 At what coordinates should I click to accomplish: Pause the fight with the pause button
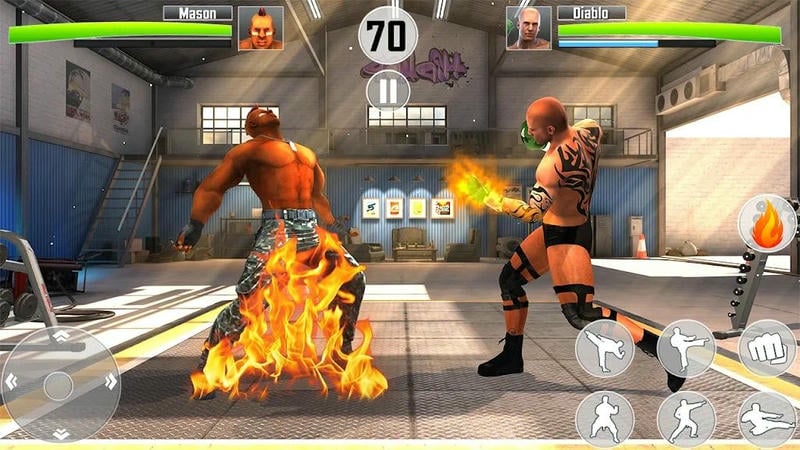388,90
